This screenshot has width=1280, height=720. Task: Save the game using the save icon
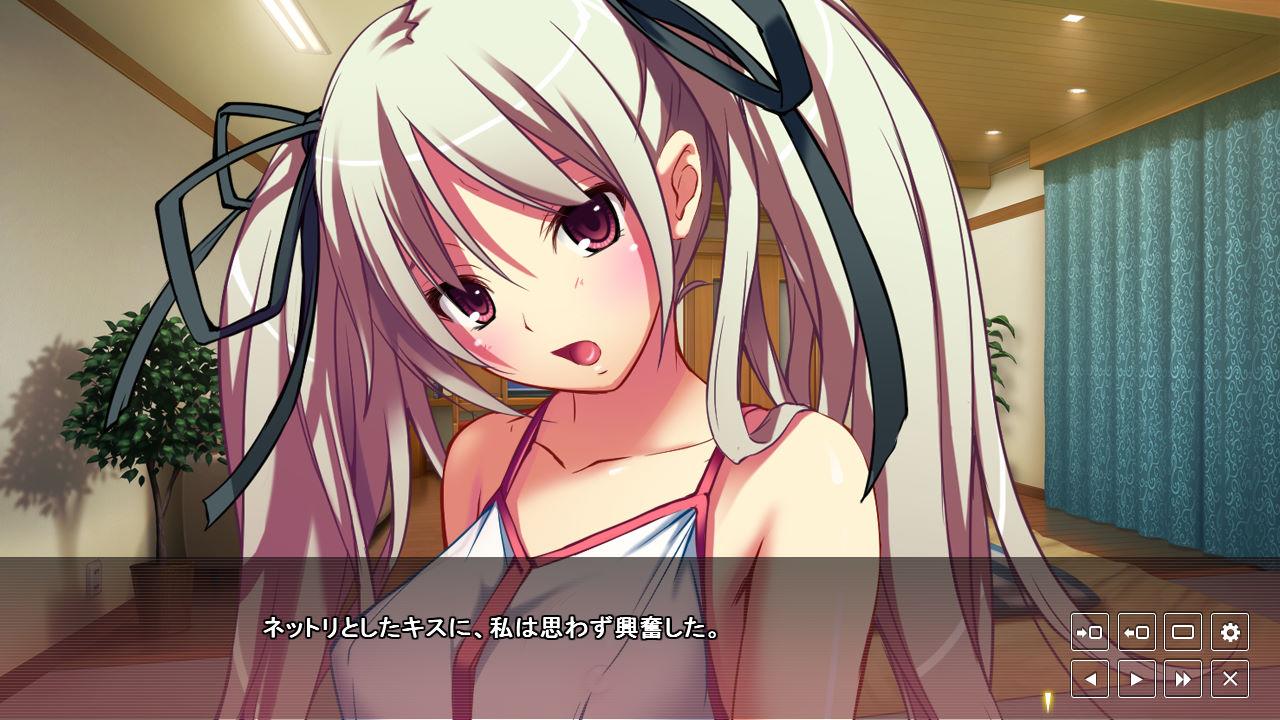(x=1089, y=632)
